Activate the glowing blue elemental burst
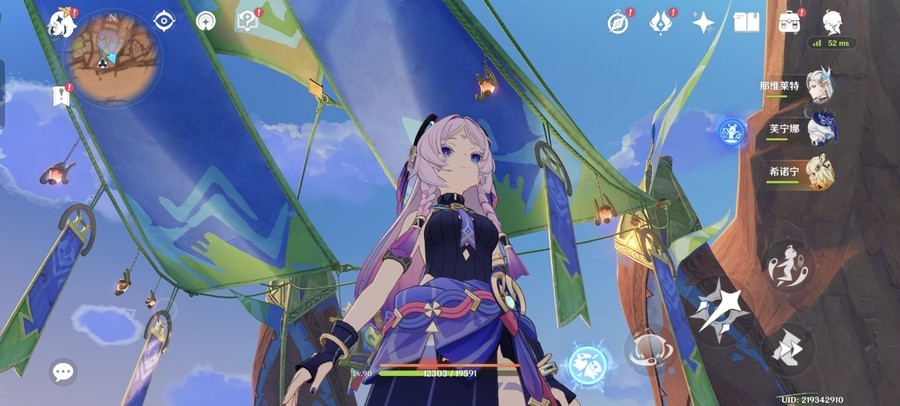This screenshot has width=900, height=406. click(589, 364)
